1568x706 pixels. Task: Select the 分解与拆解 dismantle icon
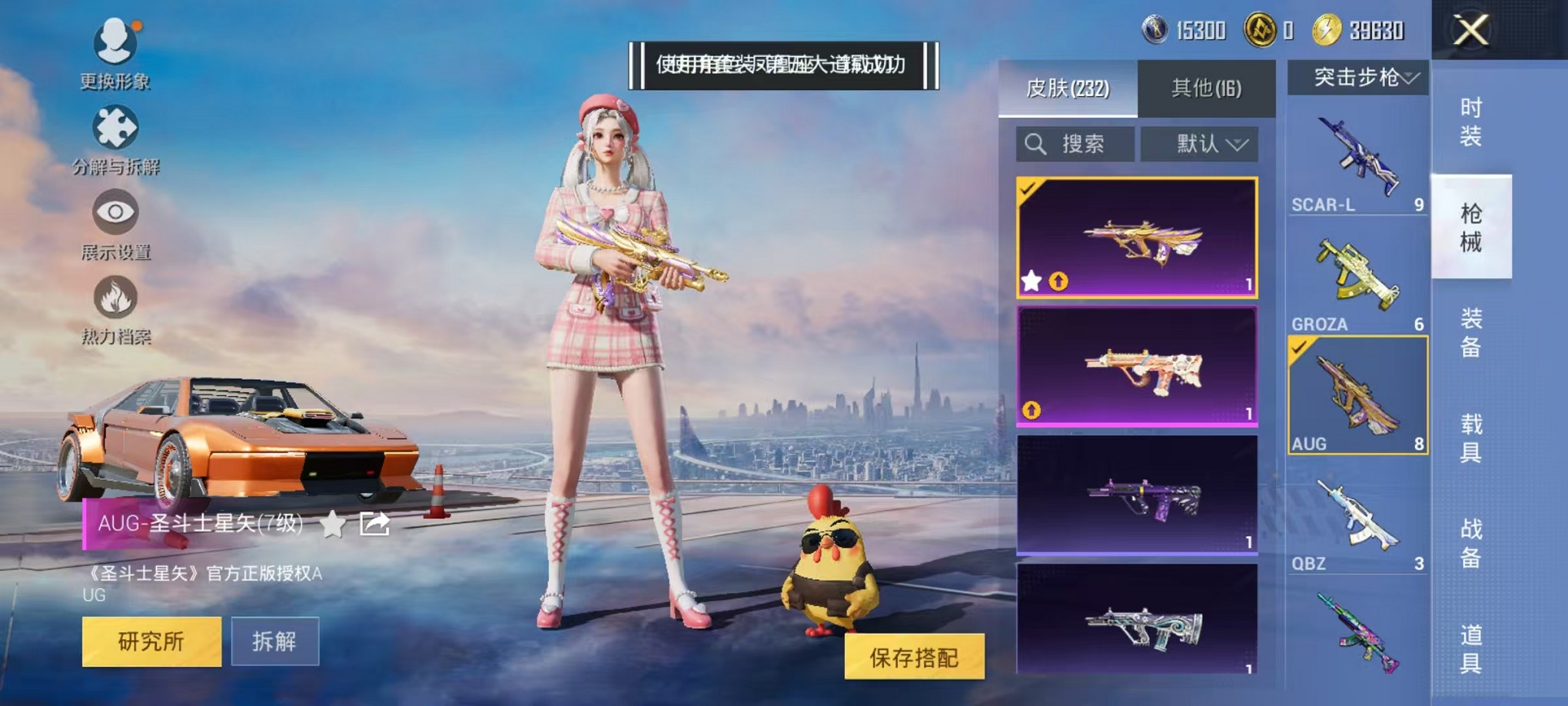[114, 131]
